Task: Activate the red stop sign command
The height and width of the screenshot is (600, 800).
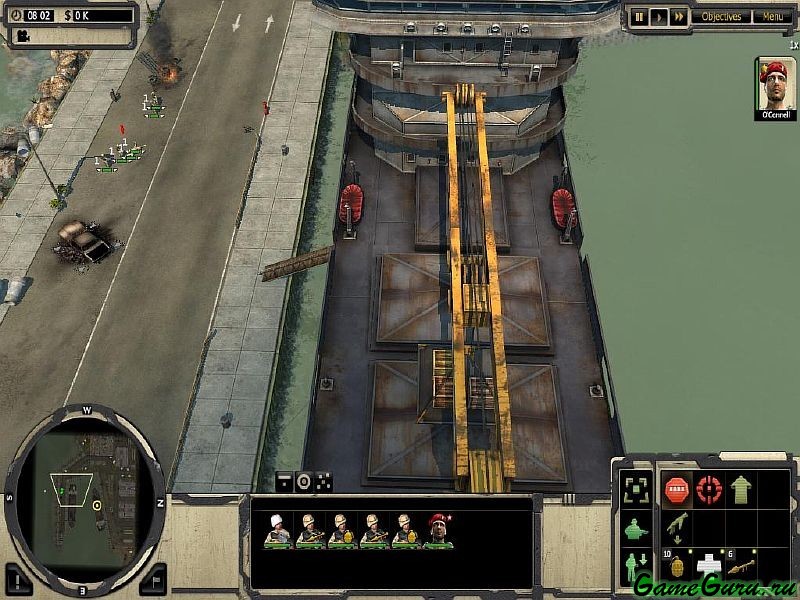Action: [676, 489]
